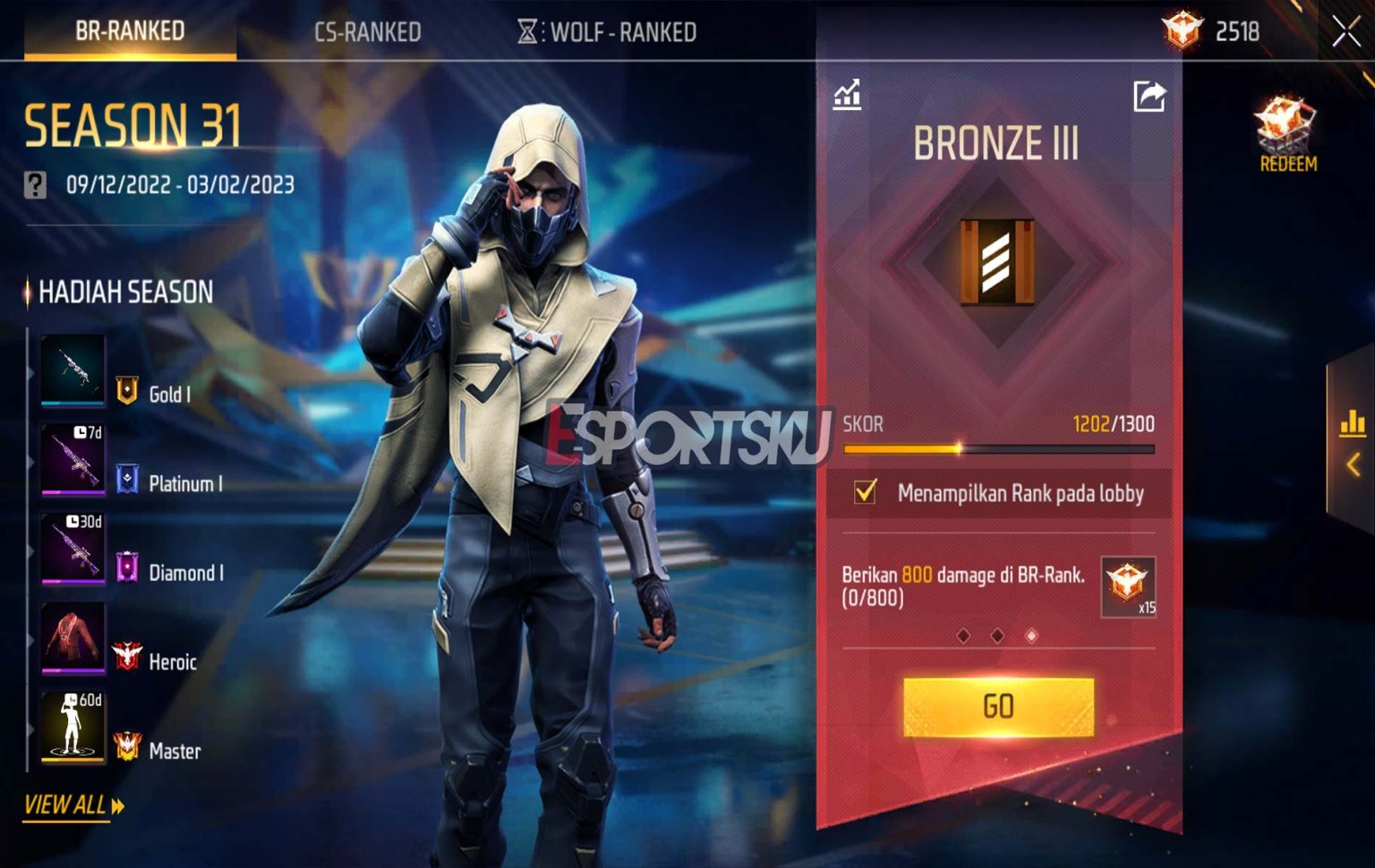
Task: Open the season info question mark
Action: [x=35, y=185]
